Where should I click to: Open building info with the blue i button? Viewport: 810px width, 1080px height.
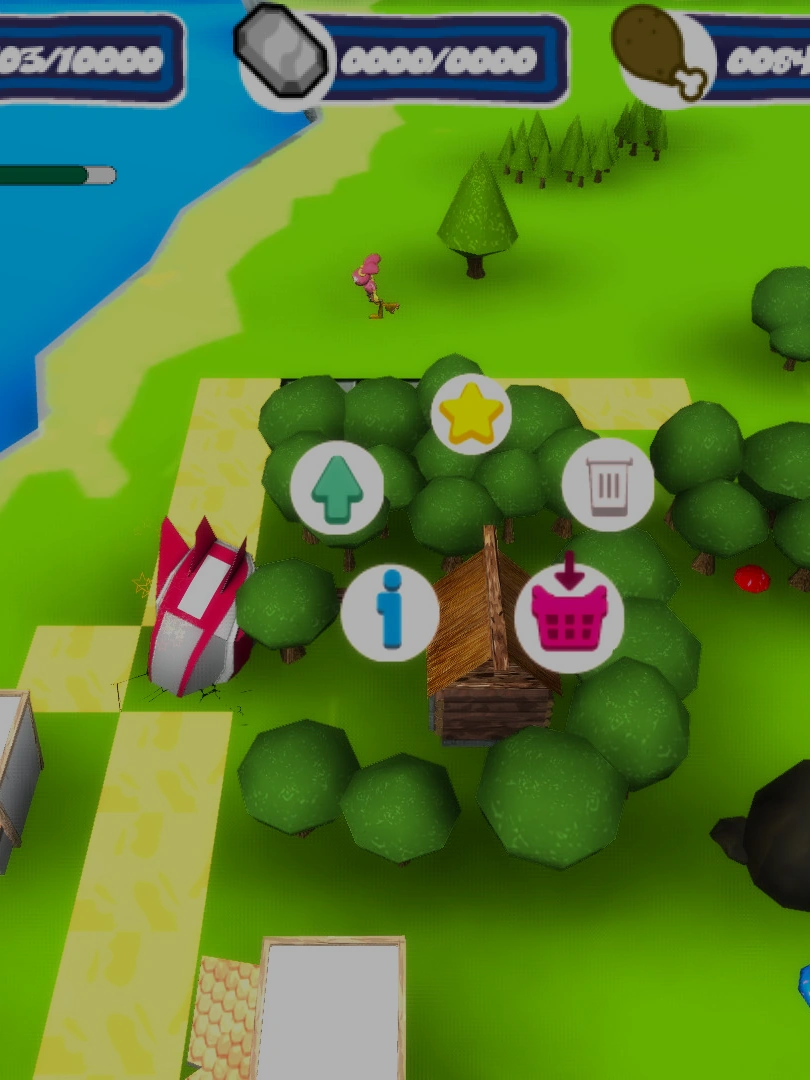[x=390, y=612]
